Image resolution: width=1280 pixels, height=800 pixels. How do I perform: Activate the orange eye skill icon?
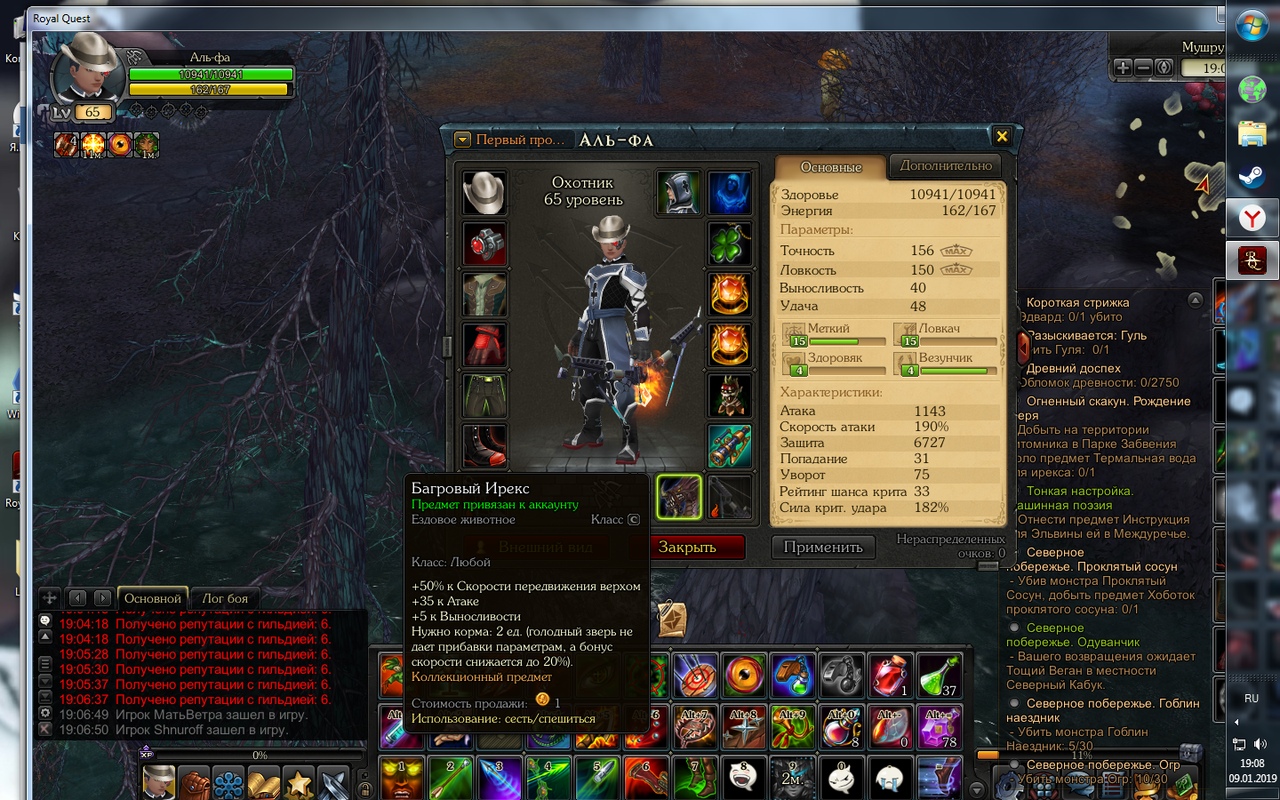(743, 675)
